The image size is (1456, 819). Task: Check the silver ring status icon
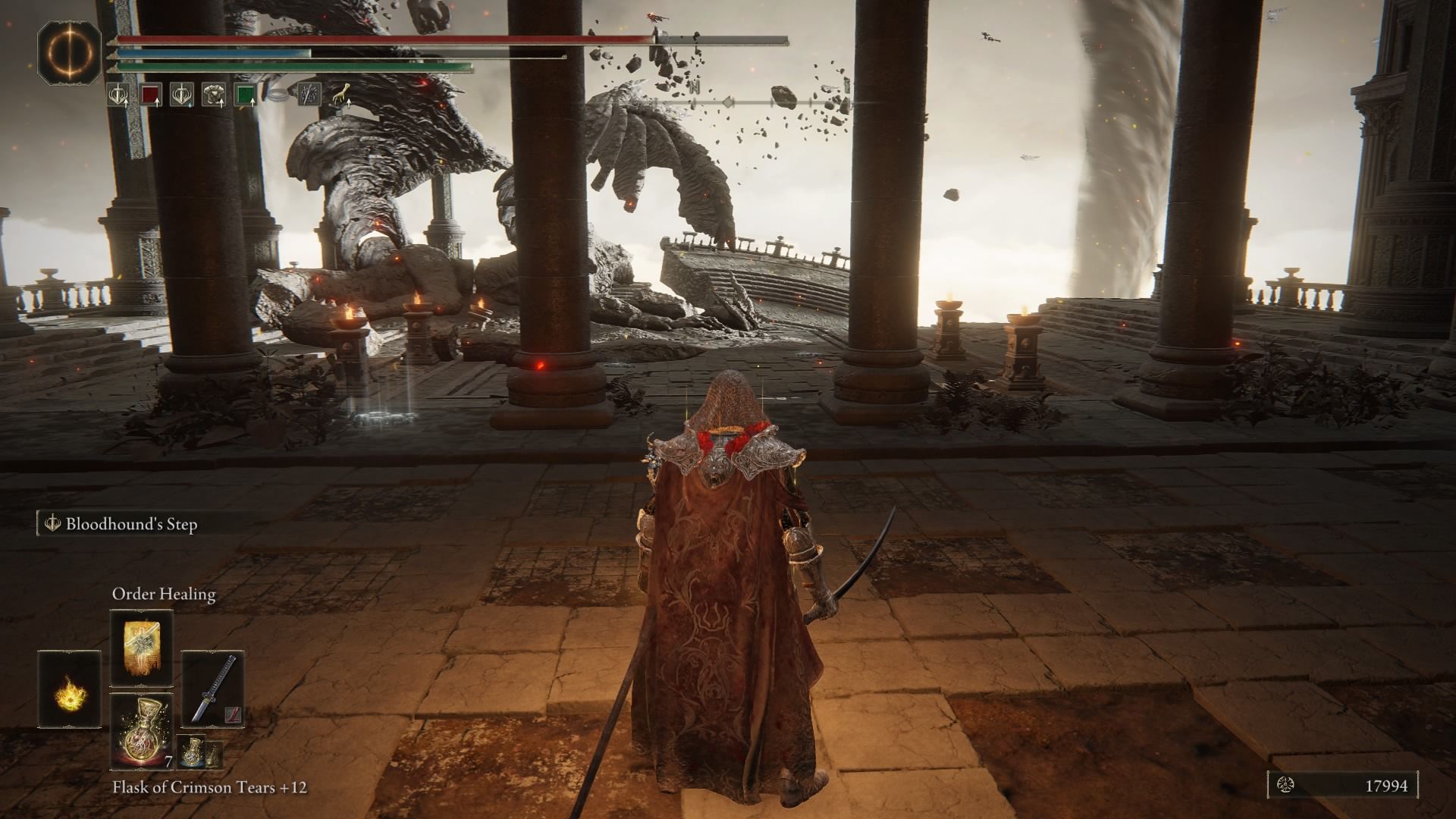pyautogui.click(x=278, y=95)
